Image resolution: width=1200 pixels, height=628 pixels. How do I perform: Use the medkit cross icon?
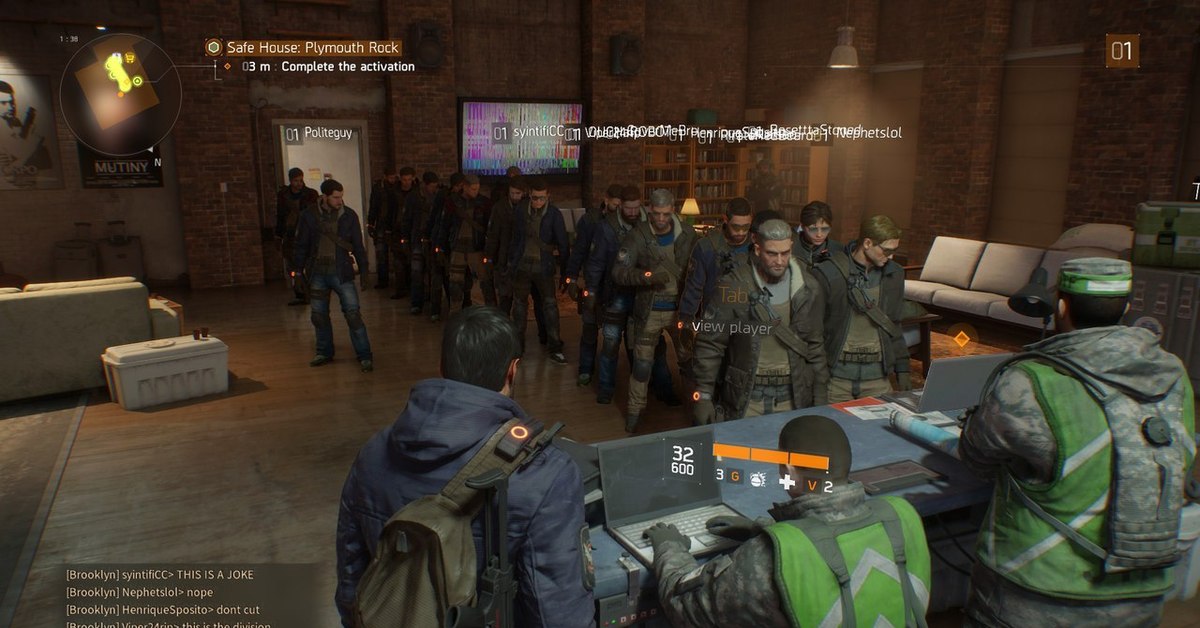tap(787, 481)
